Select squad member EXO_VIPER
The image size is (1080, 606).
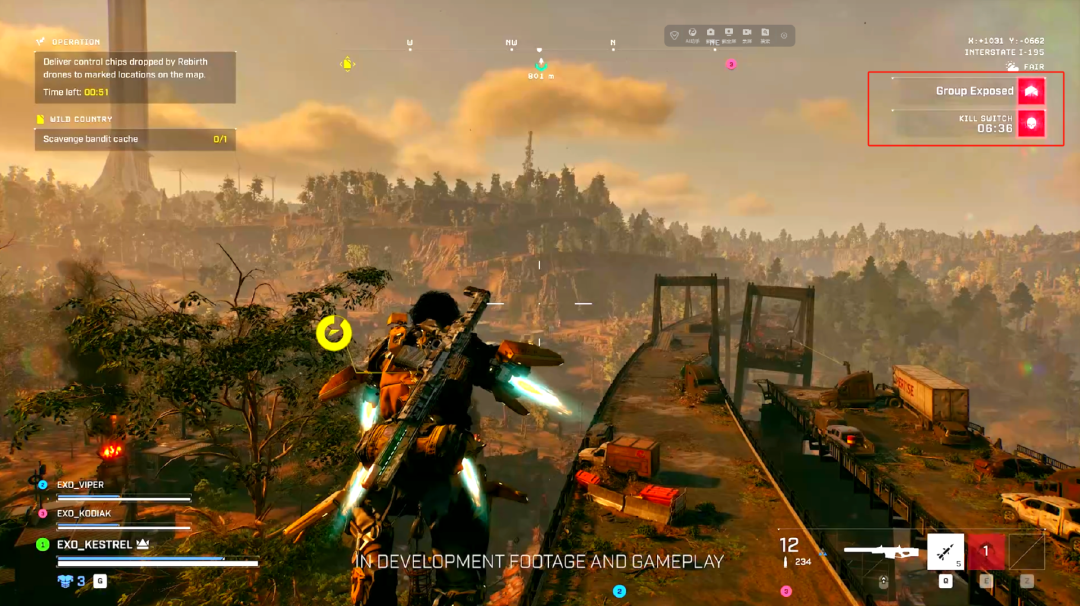80,485
